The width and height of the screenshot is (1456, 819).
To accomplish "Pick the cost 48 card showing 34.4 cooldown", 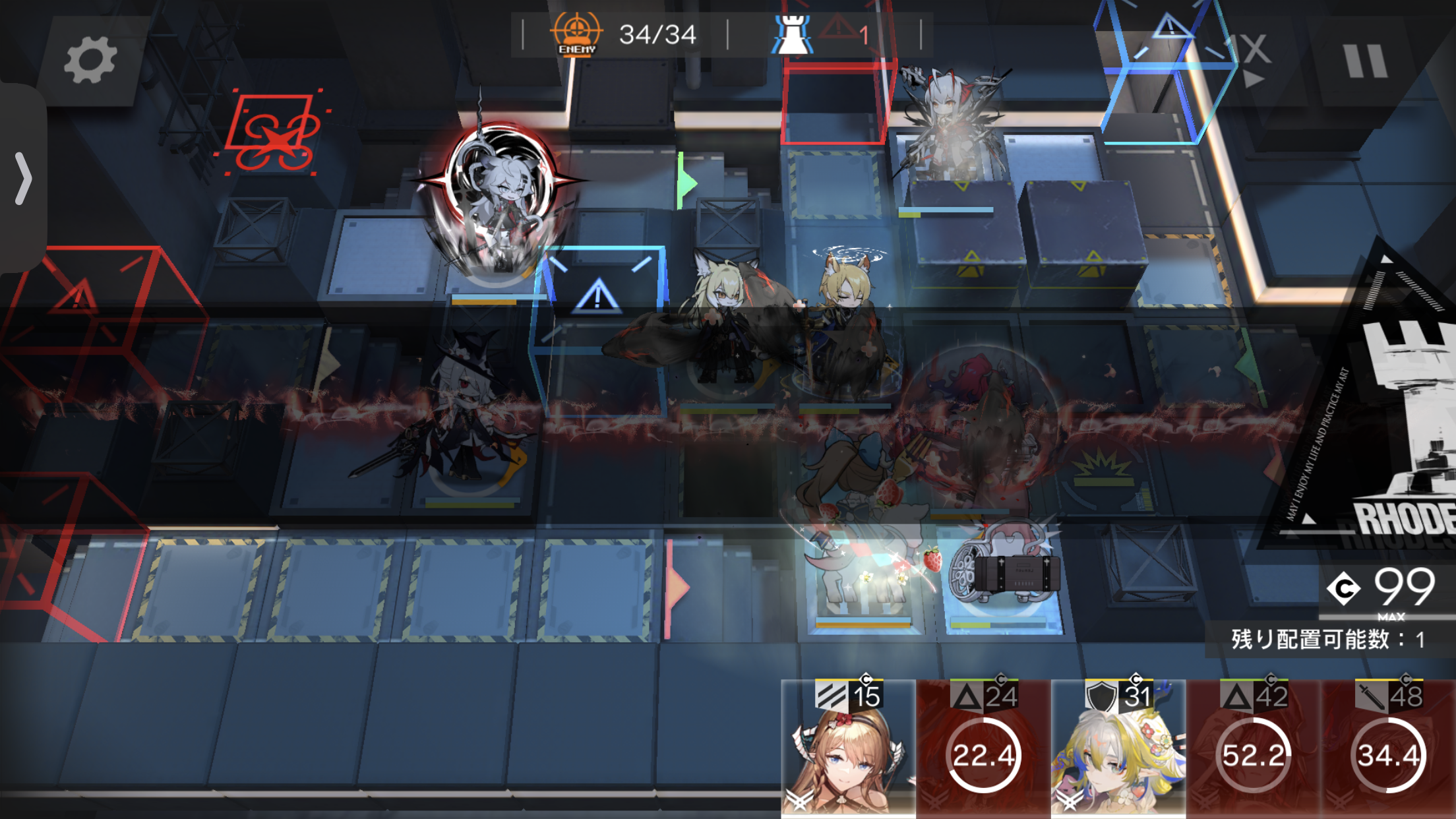I will (x=1387, y=750).
